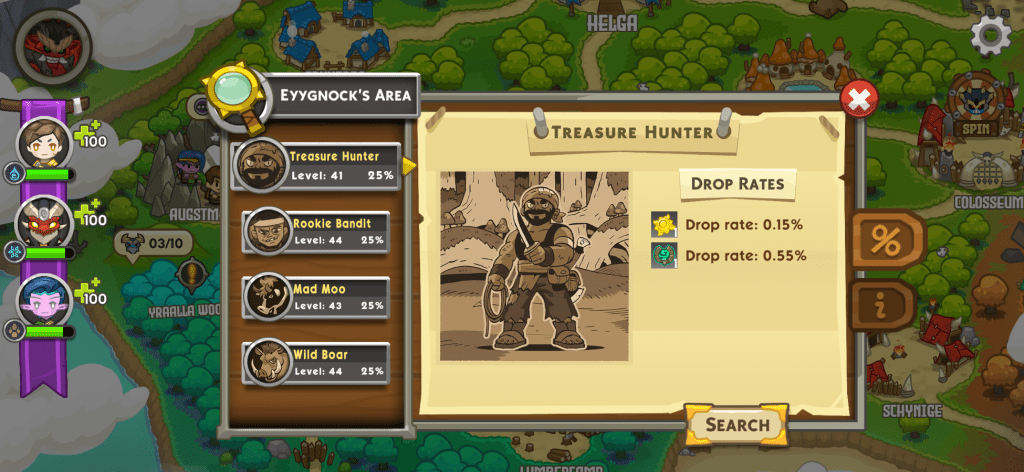Open the Spin wheel building
The height and width of the screenshot is (472, 1024).
(972, 107)
